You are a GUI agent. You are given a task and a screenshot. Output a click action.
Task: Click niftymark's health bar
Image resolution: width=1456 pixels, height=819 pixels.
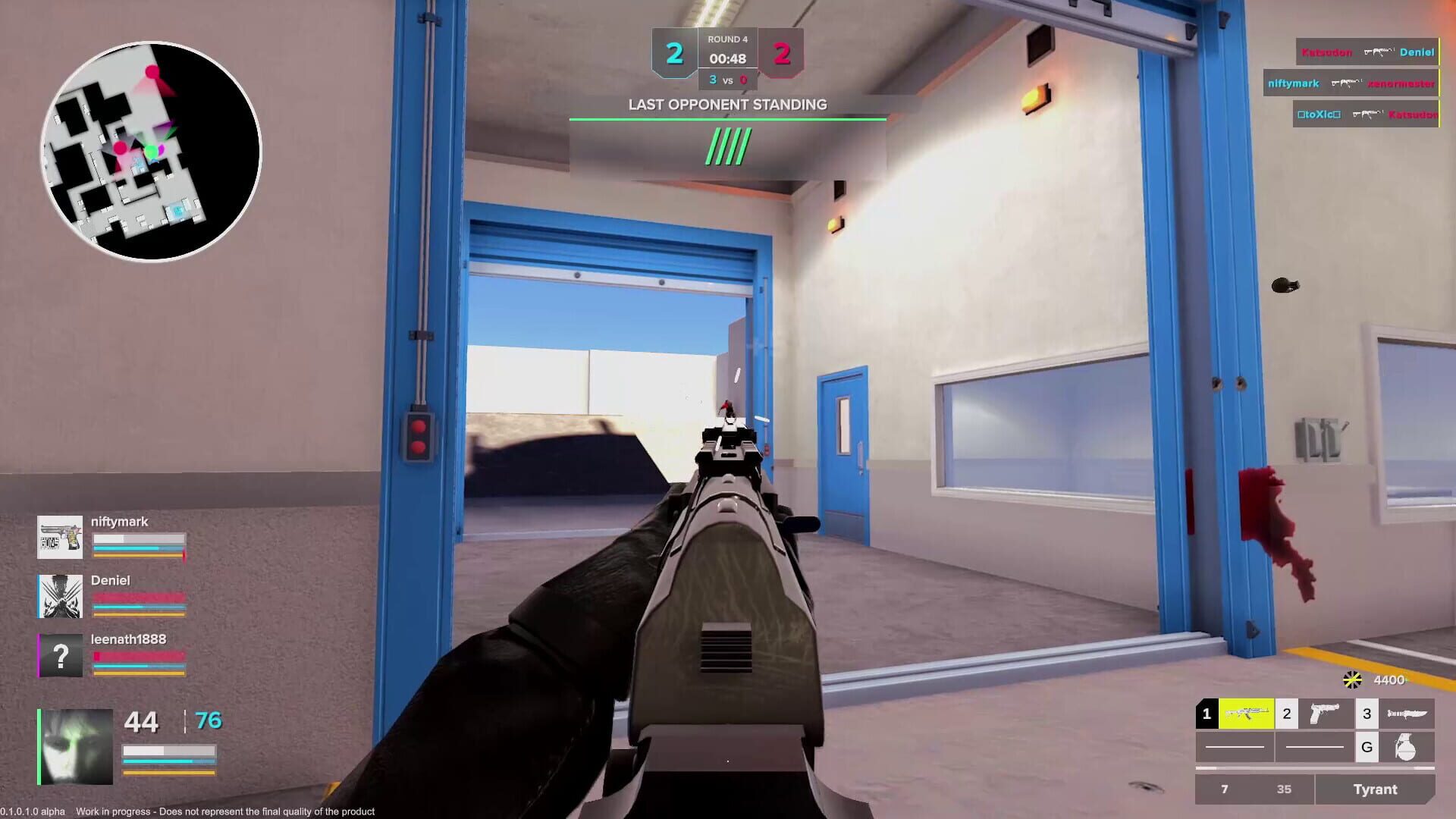pos(138,540)
